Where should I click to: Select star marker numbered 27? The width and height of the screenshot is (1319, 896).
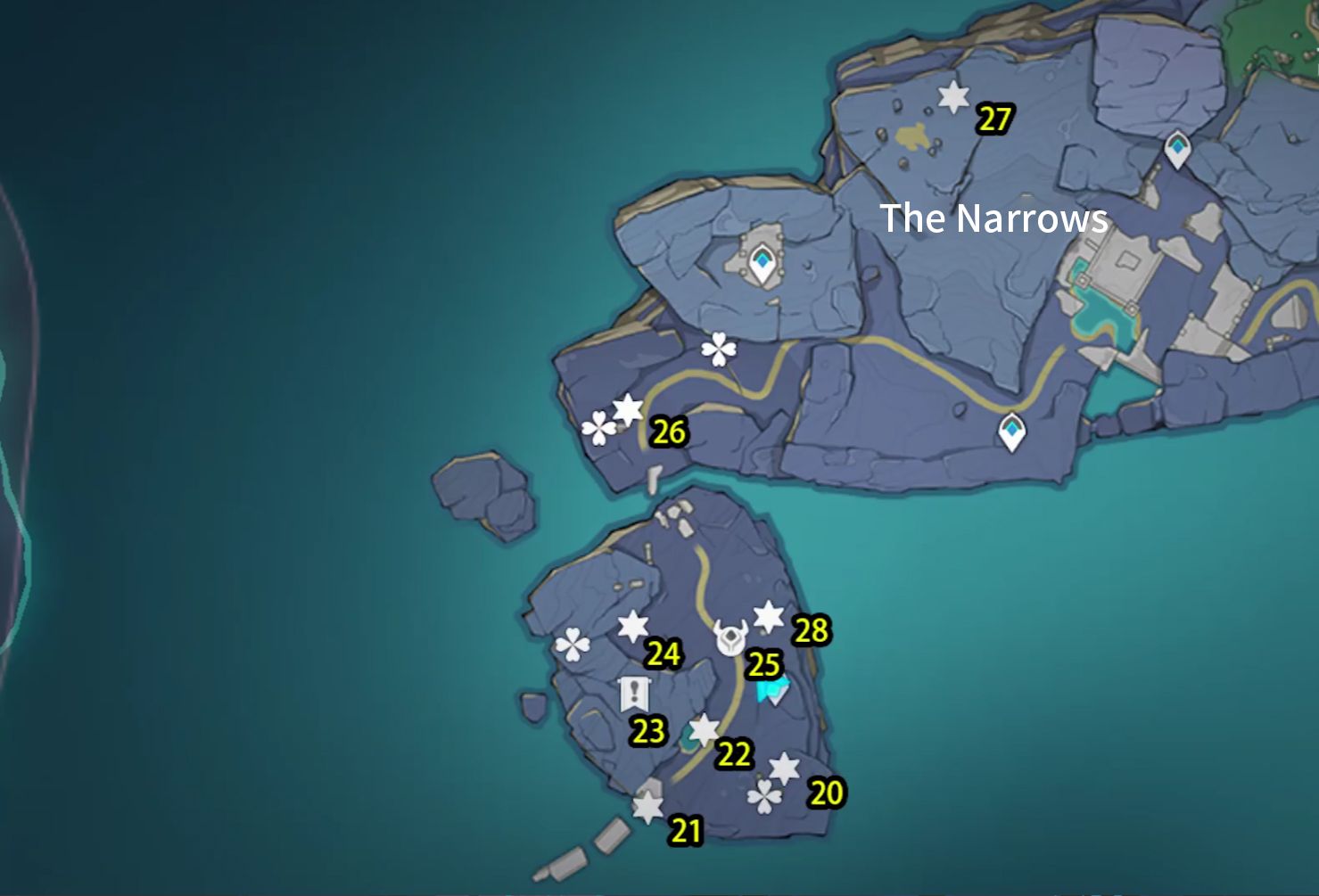pyautogui.click(x=954, y=96)
